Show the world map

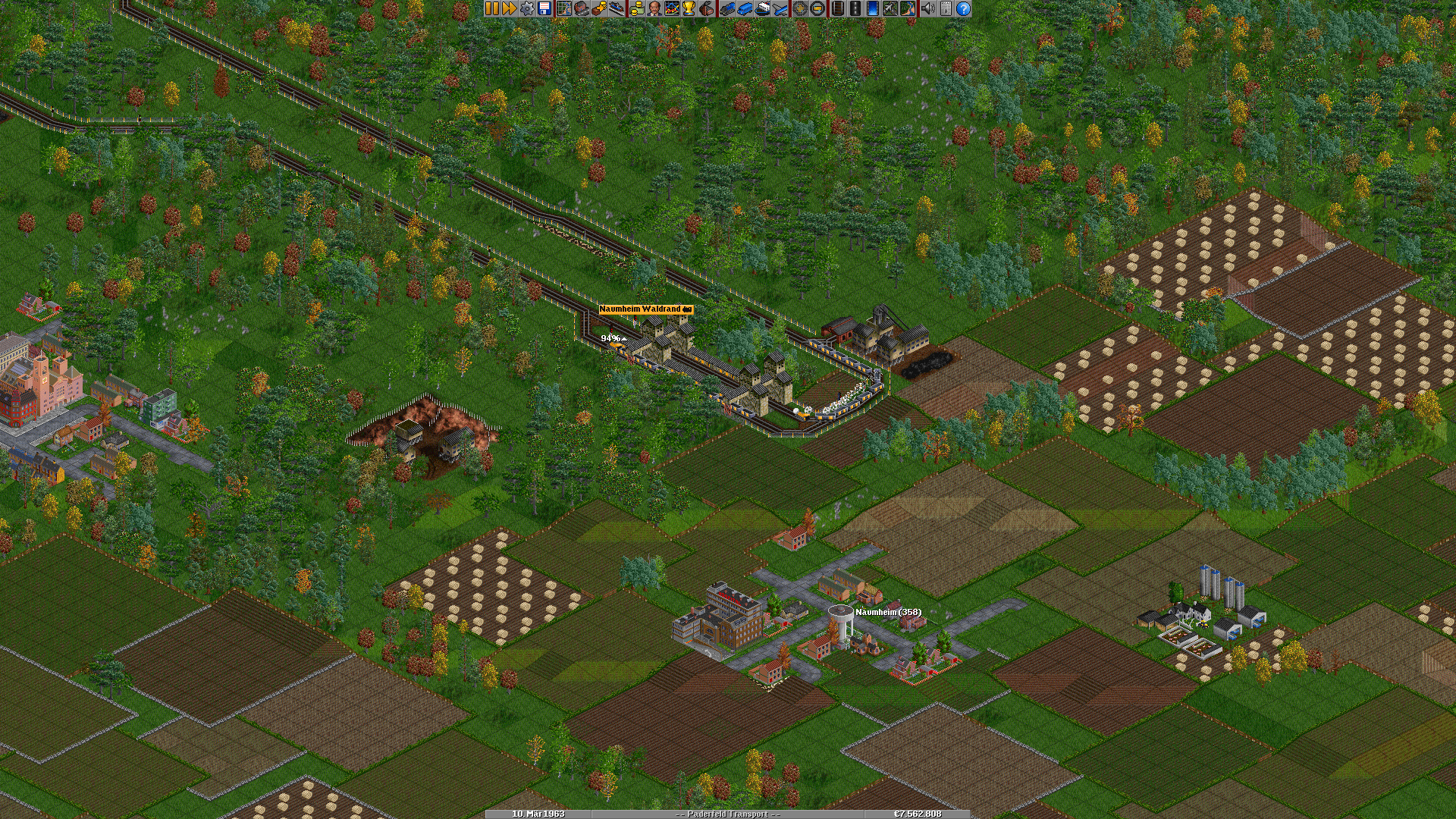[564, 8]
